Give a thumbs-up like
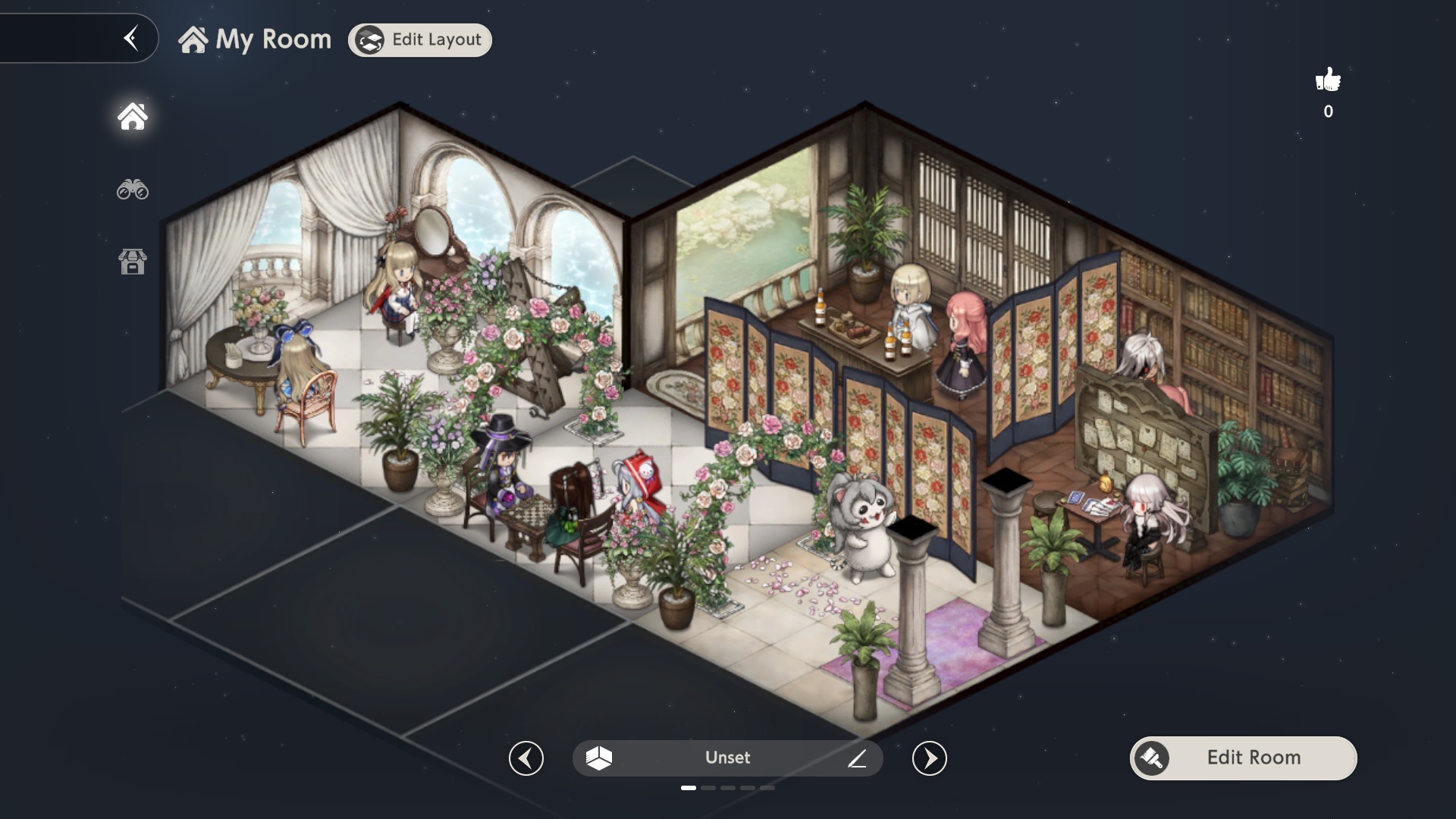1456x819 pixels. [1328, 80]
